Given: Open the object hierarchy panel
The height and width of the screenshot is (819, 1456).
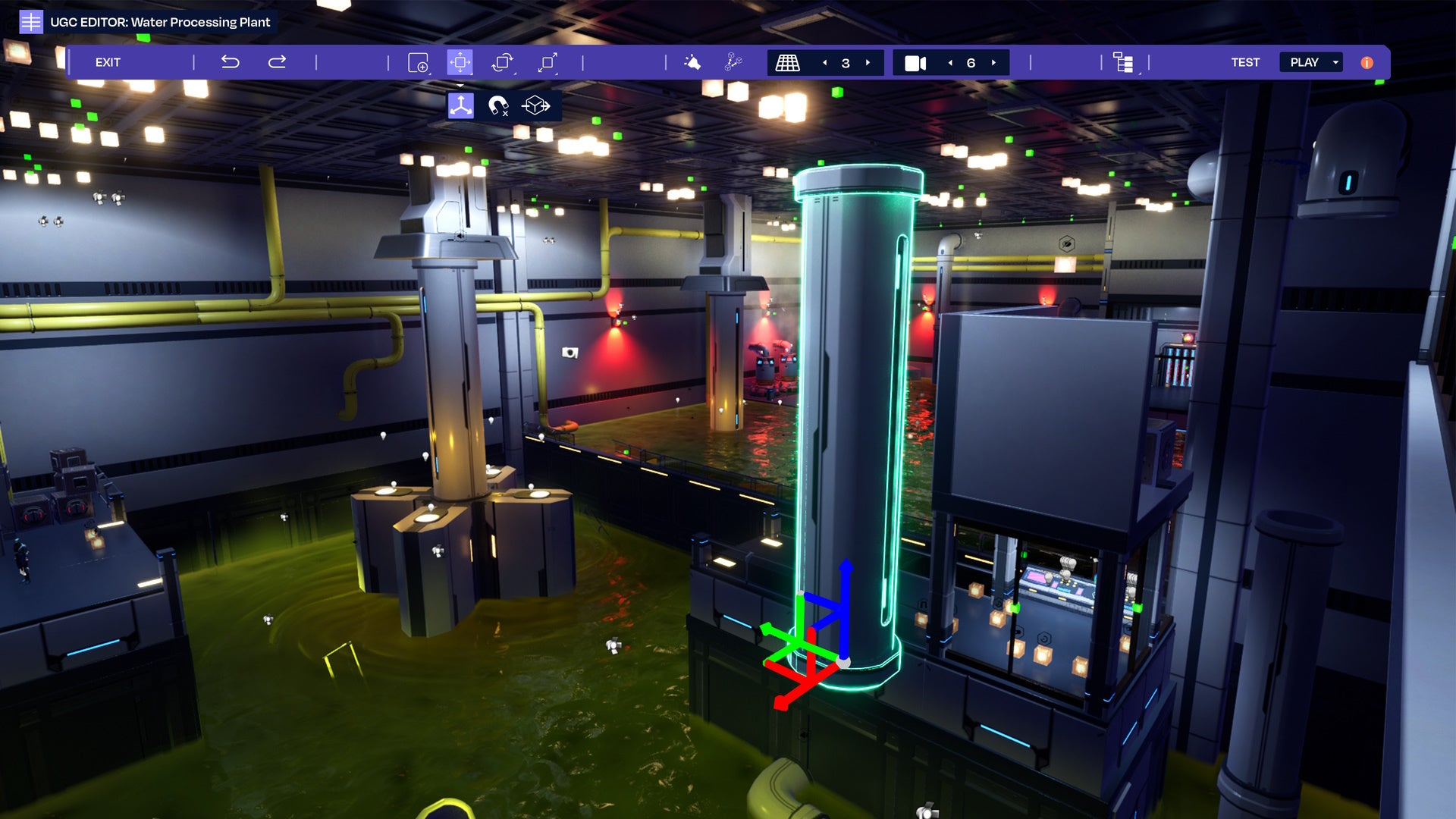Looking at the screenshot, I should tap(1123, 62).
